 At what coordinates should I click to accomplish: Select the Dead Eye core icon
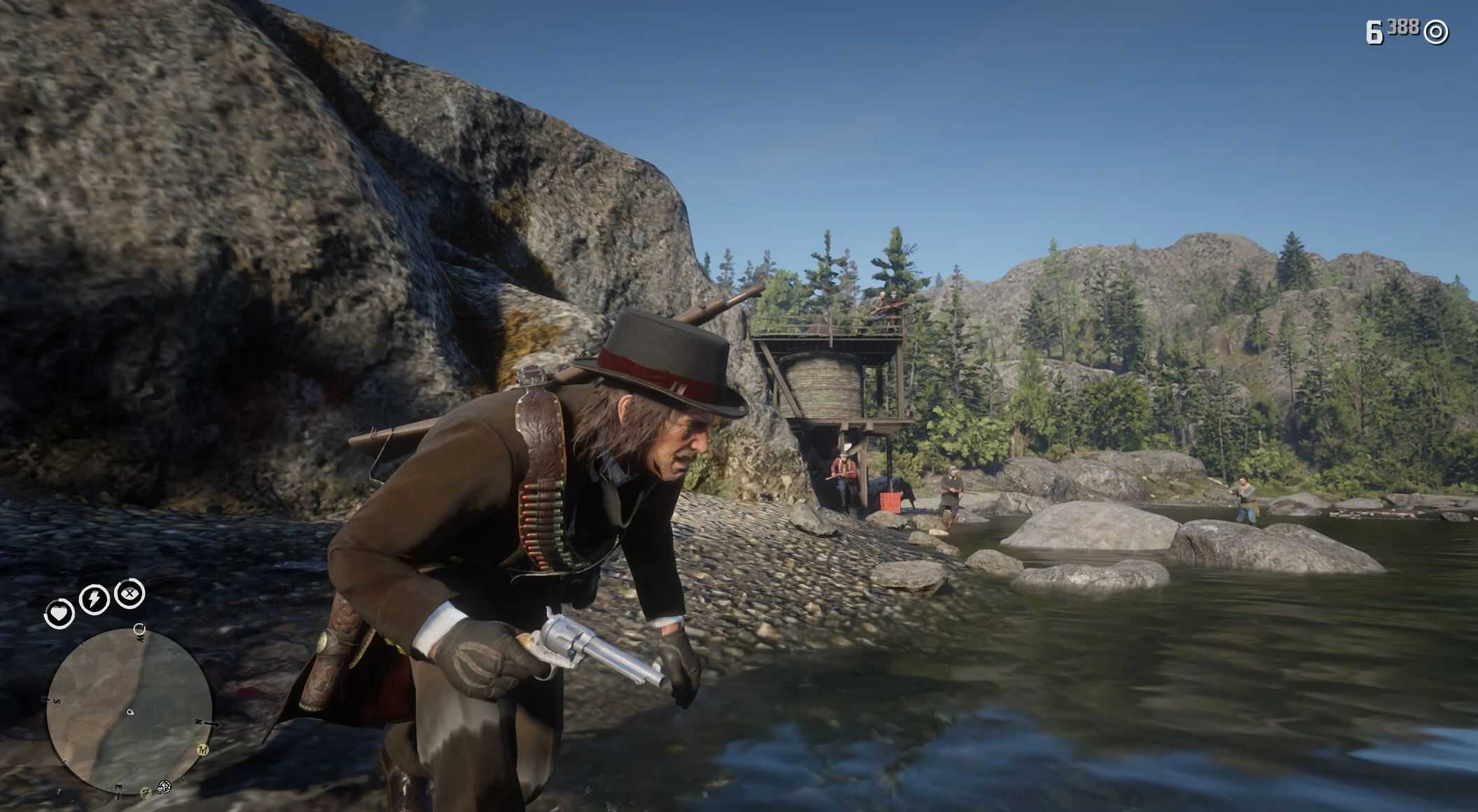tap(129, 594)
